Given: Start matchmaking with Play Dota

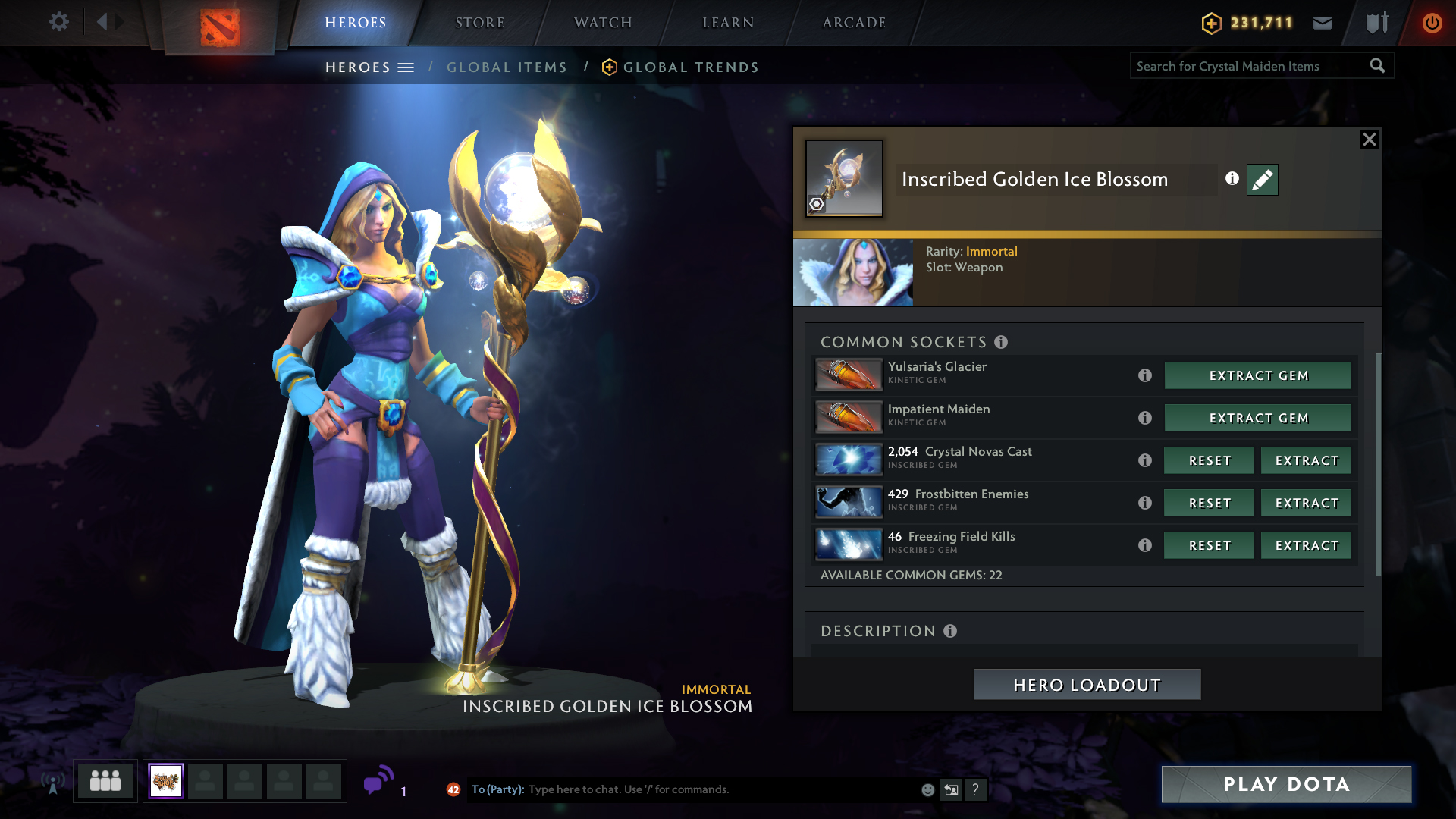Looking at the screenshot, I should [x=1286, y=784].
